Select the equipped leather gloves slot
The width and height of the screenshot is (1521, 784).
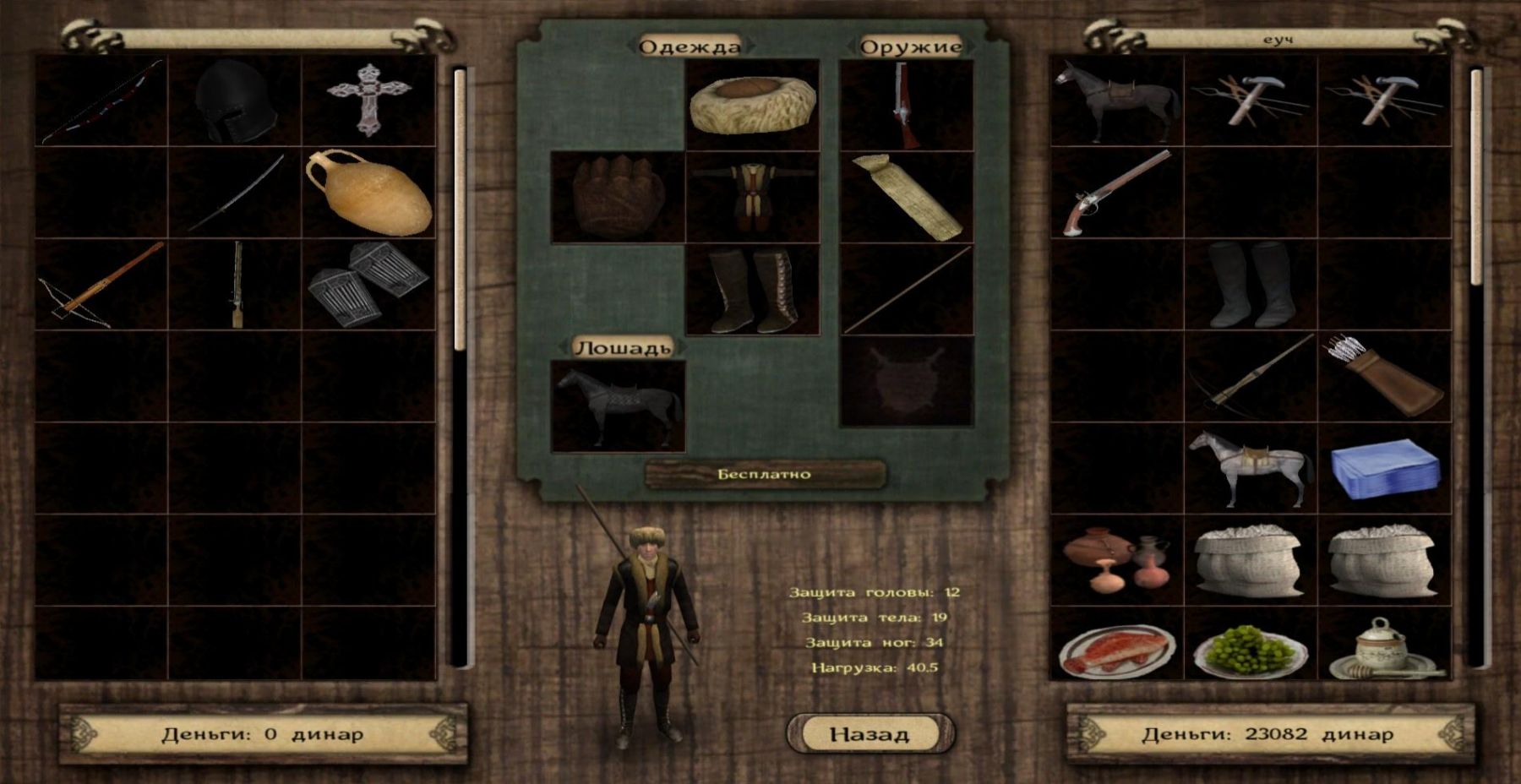coord(618,197)
